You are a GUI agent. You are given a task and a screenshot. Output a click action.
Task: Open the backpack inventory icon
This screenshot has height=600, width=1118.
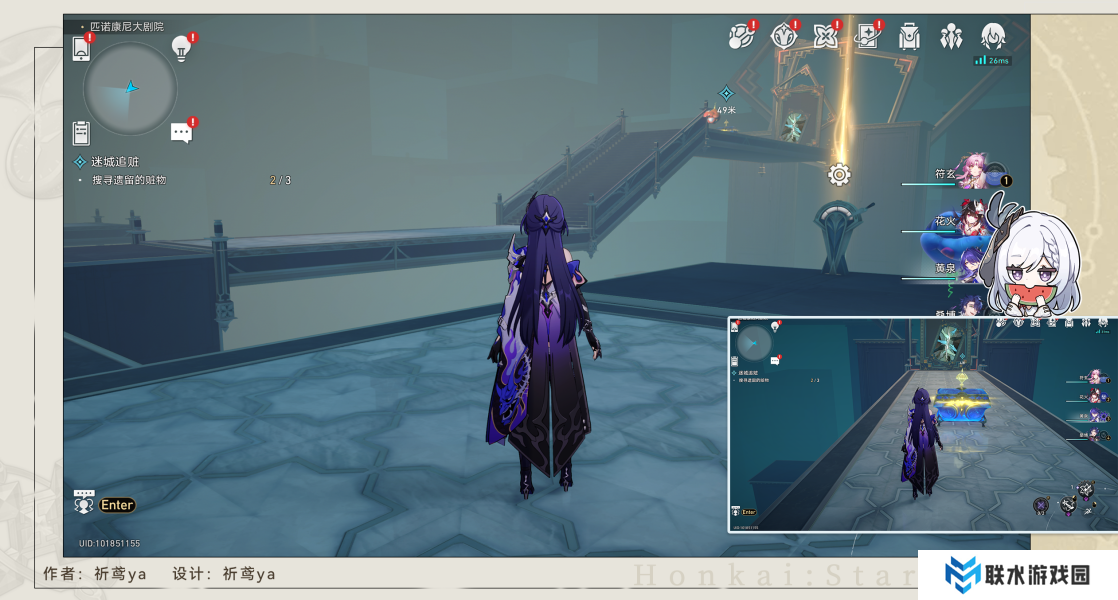pos(909,38)
